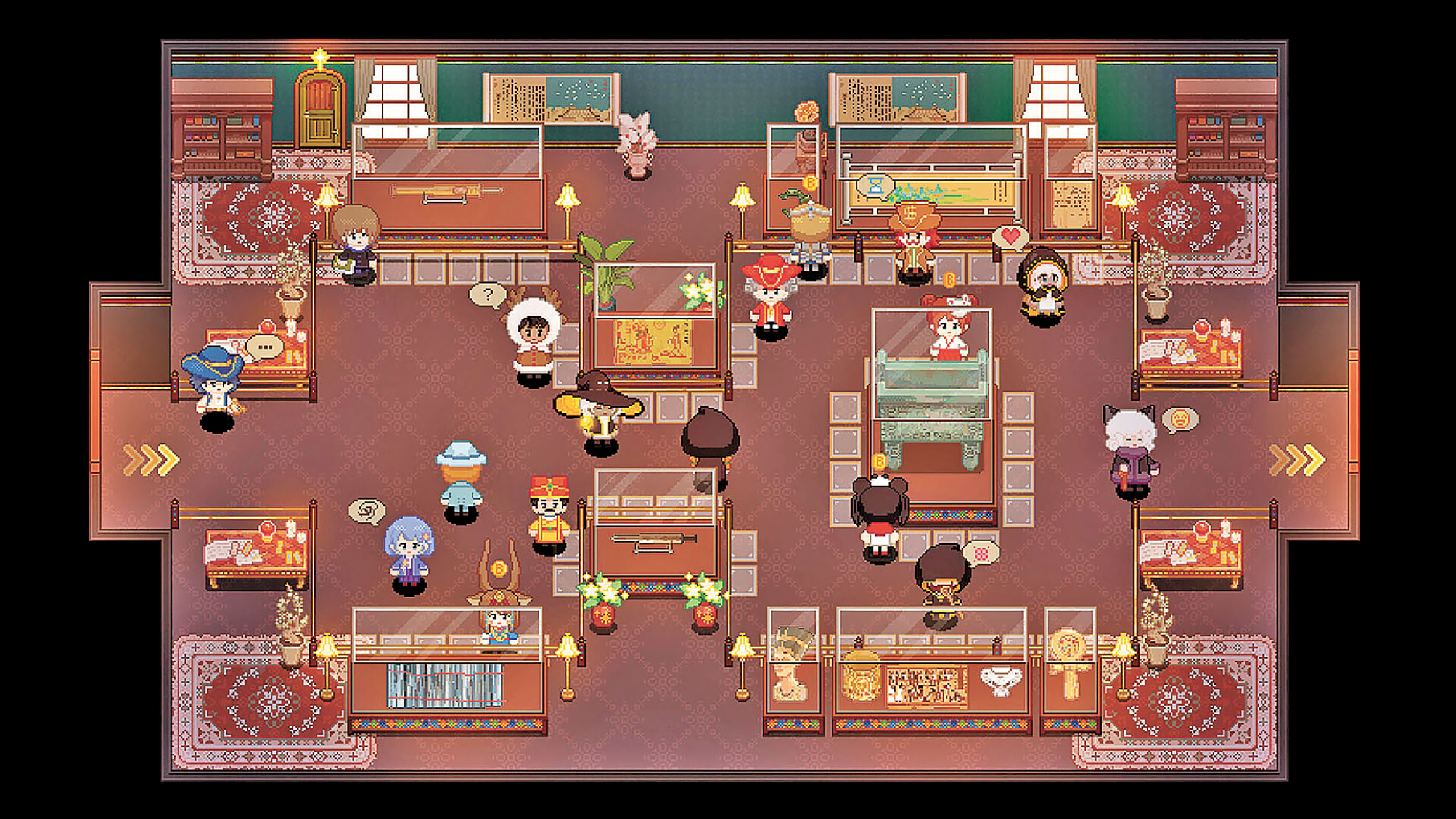Tap the angry face speech bubble
The height and width of the screenshot is (819, 1456).
tap(1180, 419)
